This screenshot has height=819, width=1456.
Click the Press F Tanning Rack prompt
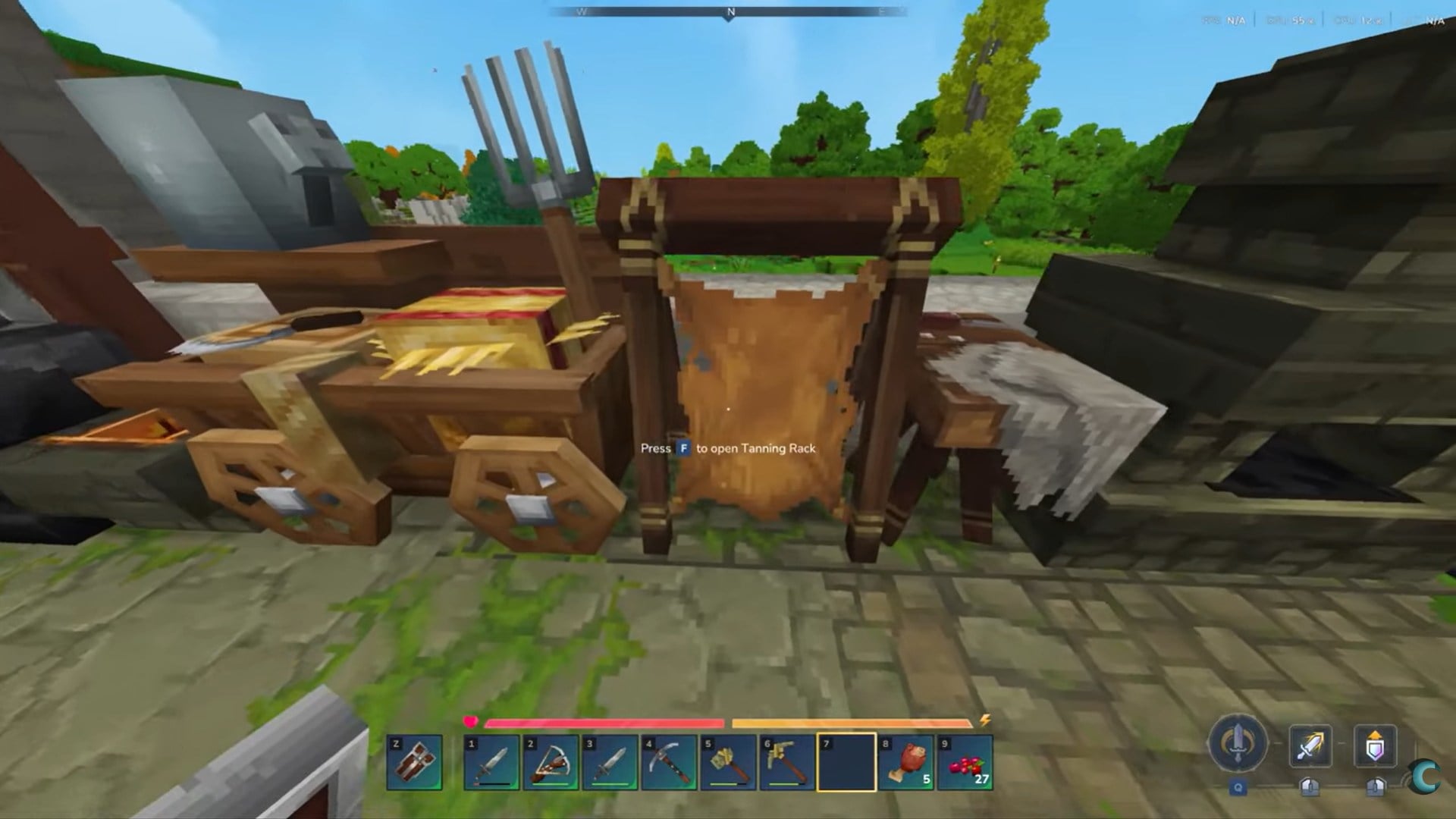tap(728, 449)
